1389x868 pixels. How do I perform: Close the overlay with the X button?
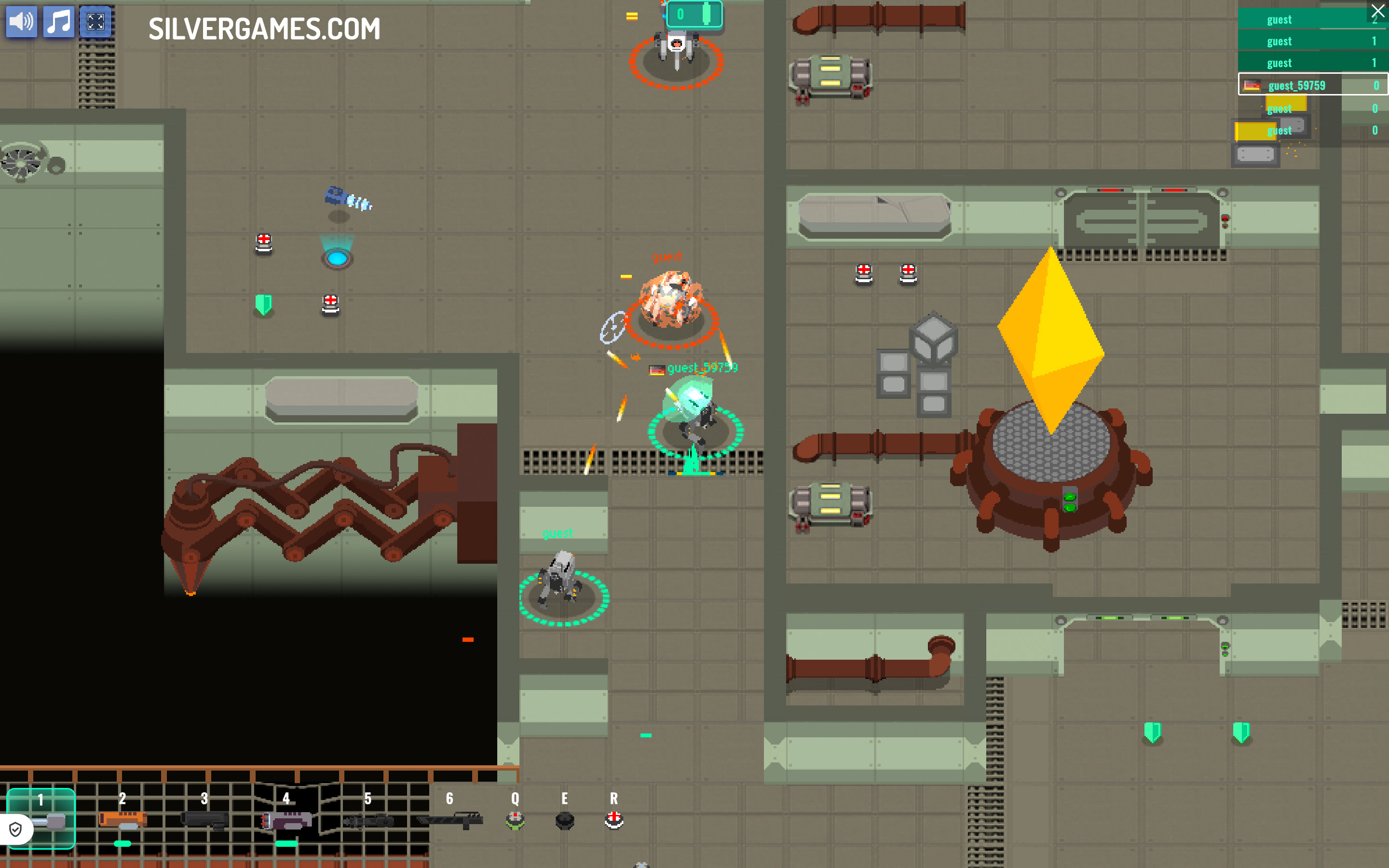point(1377,11)
